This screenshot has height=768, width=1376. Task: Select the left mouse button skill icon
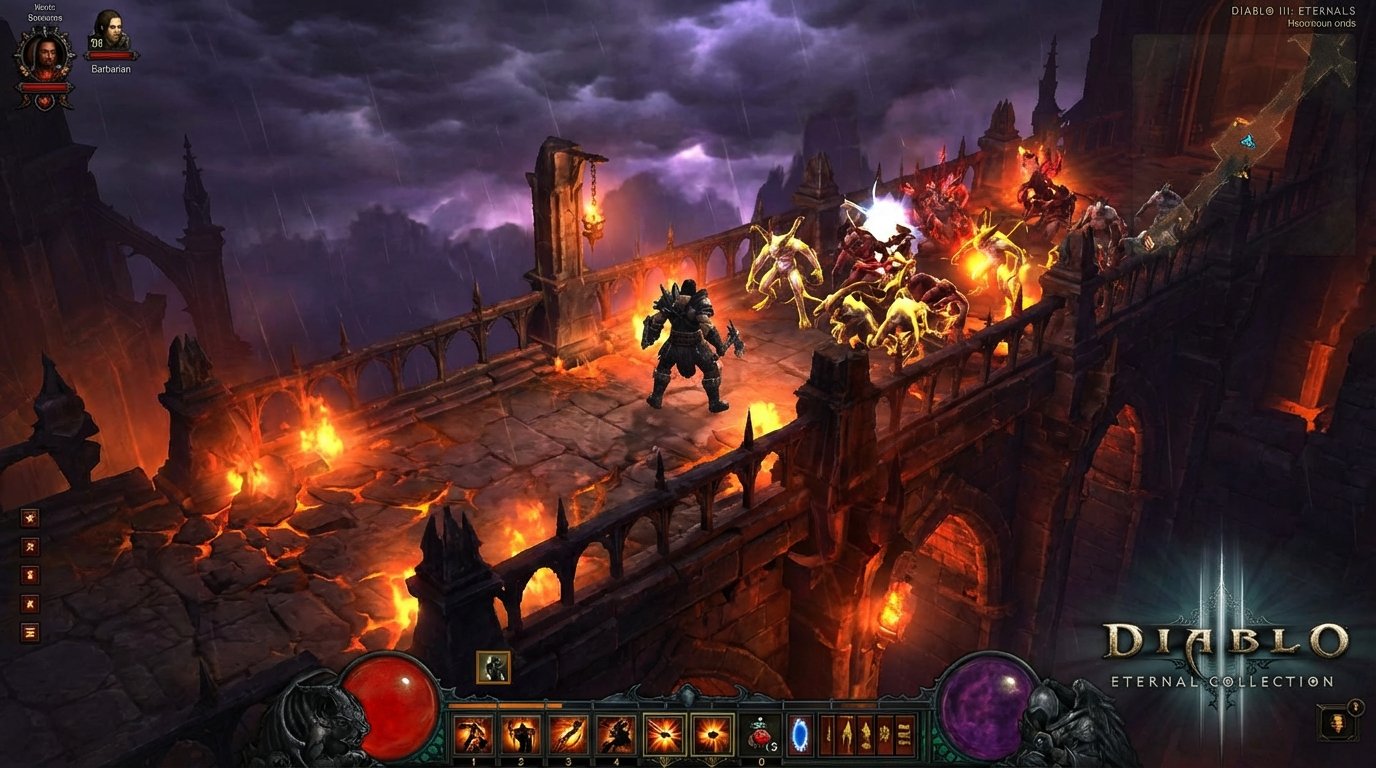665,732
